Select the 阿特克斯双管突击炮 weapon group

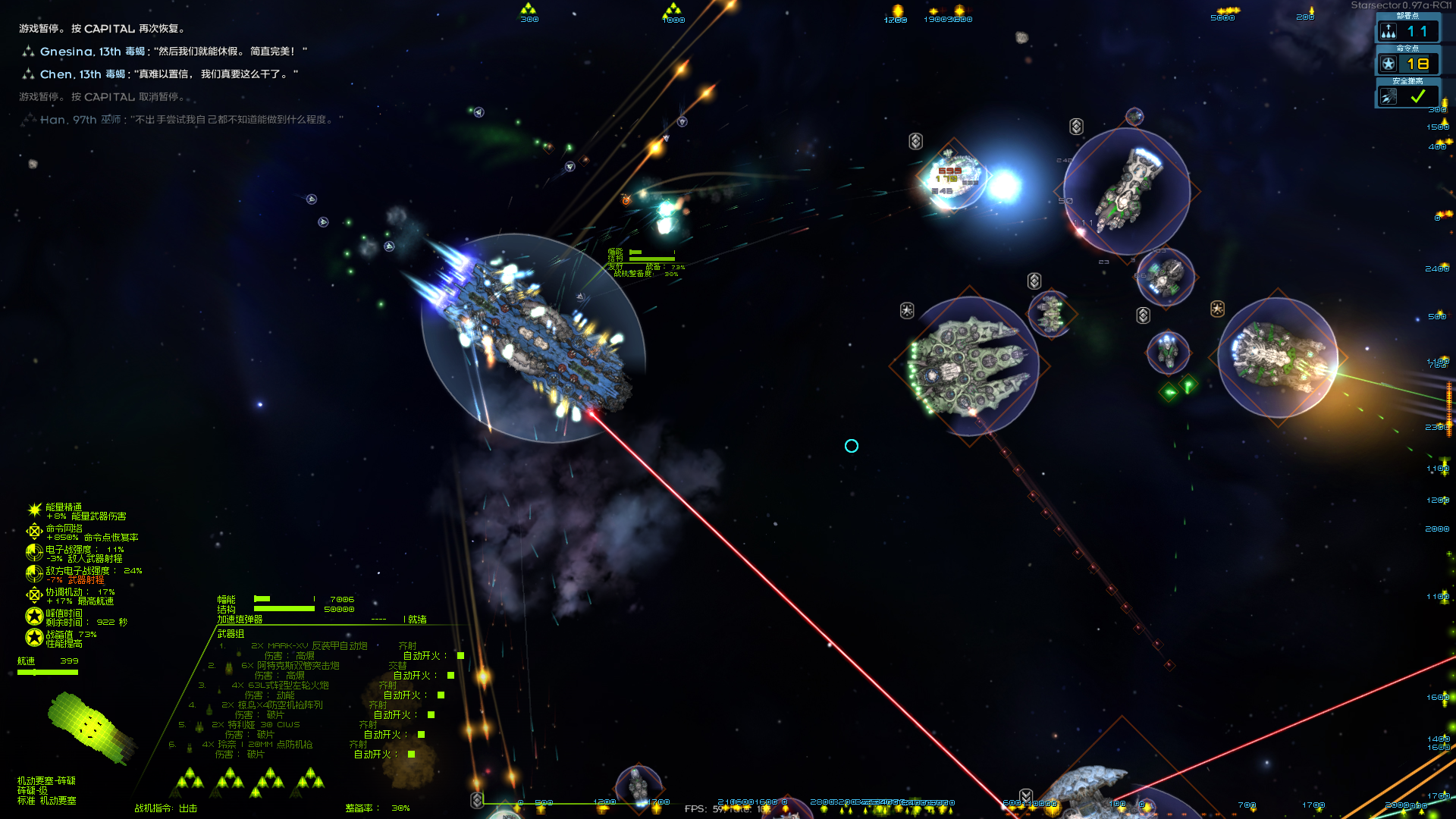tap(290, 666)
